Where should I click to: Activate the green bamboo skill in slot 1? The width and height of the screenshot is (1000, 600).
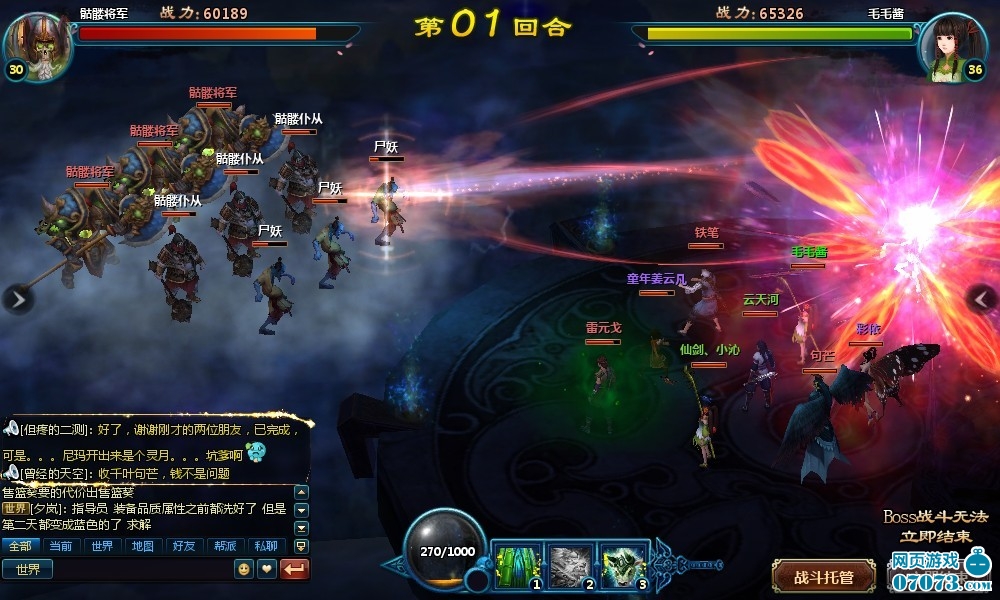point(519,566)
